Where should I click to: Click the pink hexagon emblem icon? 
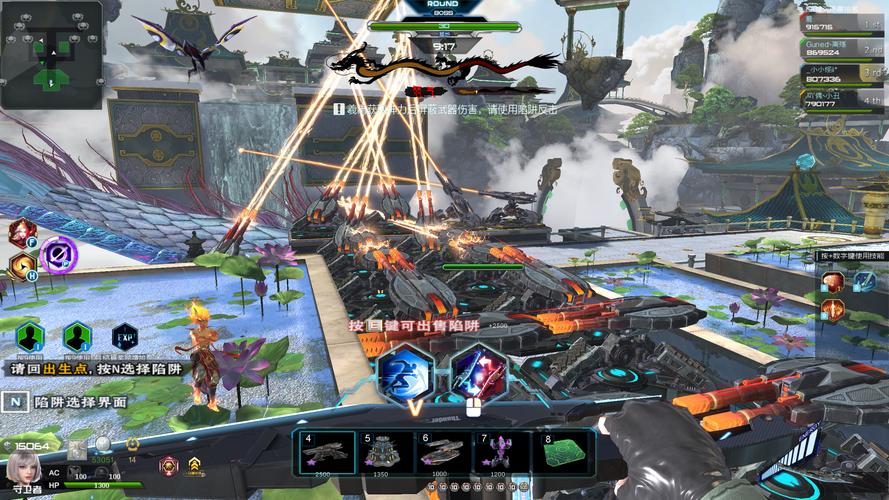[168, 464]
